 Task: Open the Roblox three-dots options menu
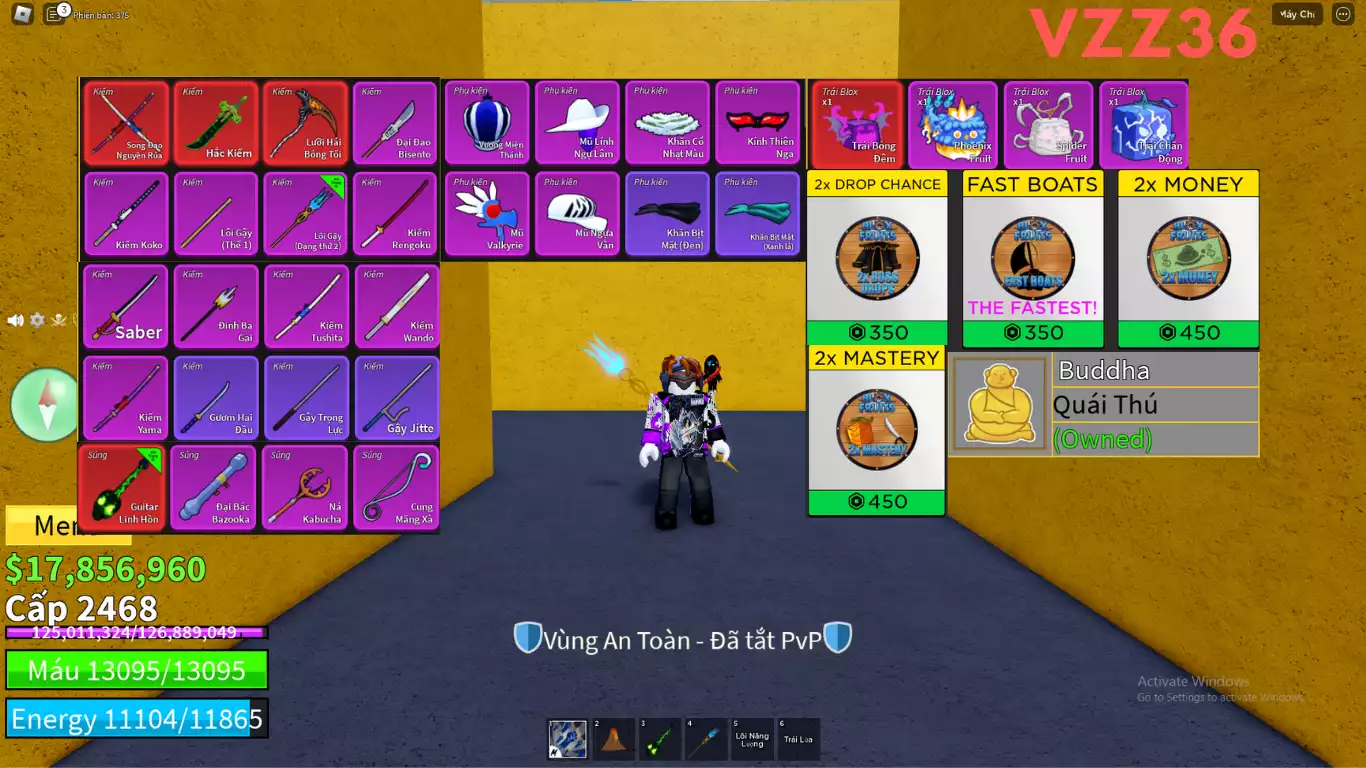pos(1343,14)
